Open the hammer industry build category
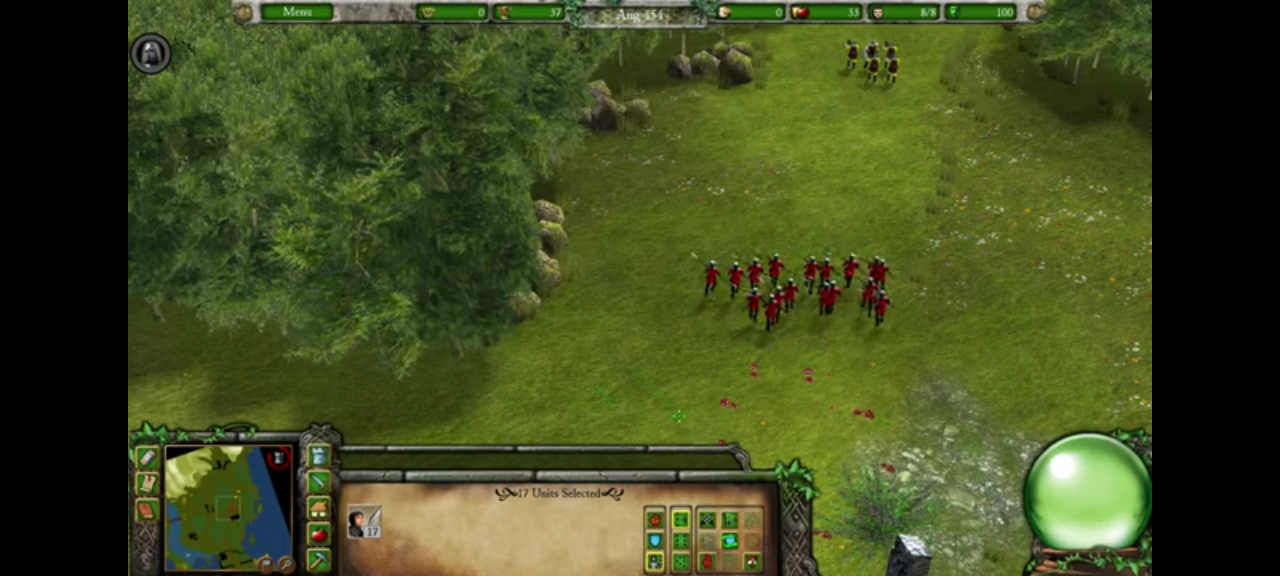Screen dimensions: 1280x576 pyautogui.click(x=318, y=560)
